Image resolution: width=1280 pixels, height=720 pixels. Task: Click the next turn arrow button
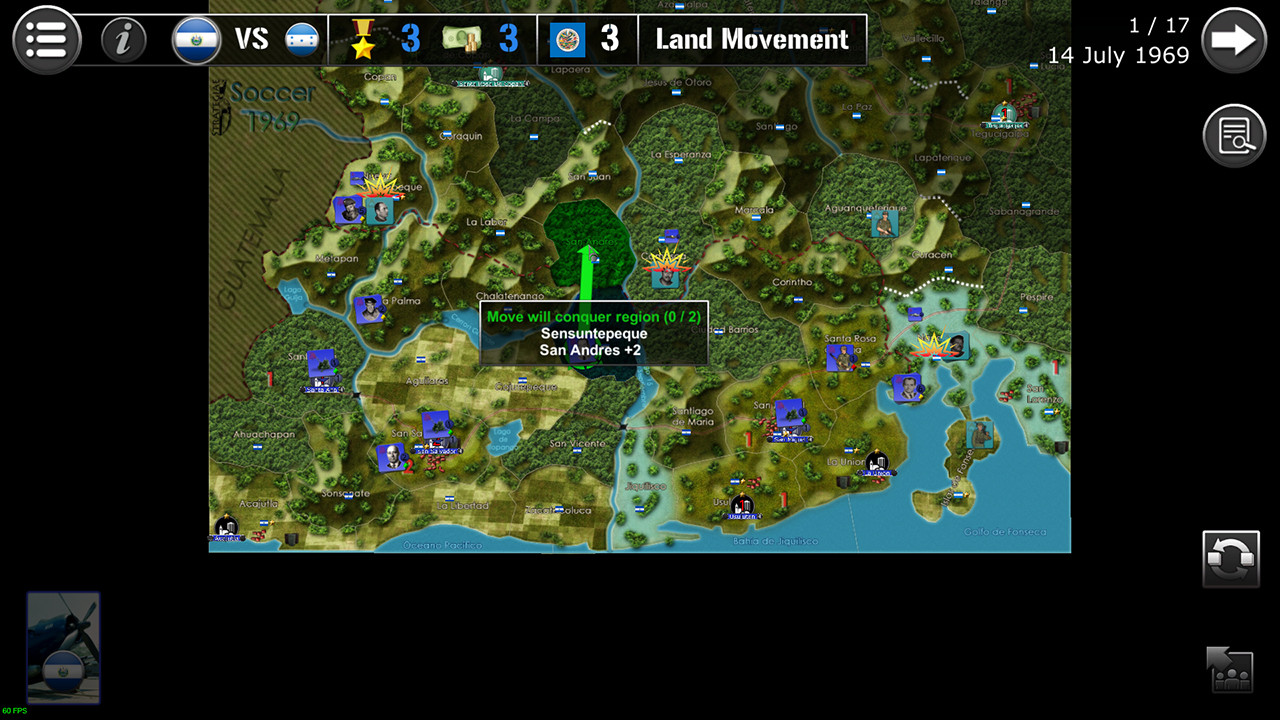(1235, 39)
